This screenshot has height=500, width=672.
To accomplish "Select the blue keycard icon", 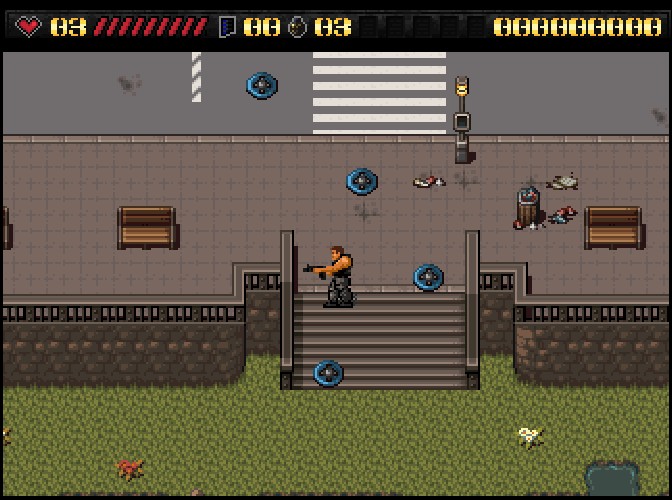I will click(x=227, y=27).
